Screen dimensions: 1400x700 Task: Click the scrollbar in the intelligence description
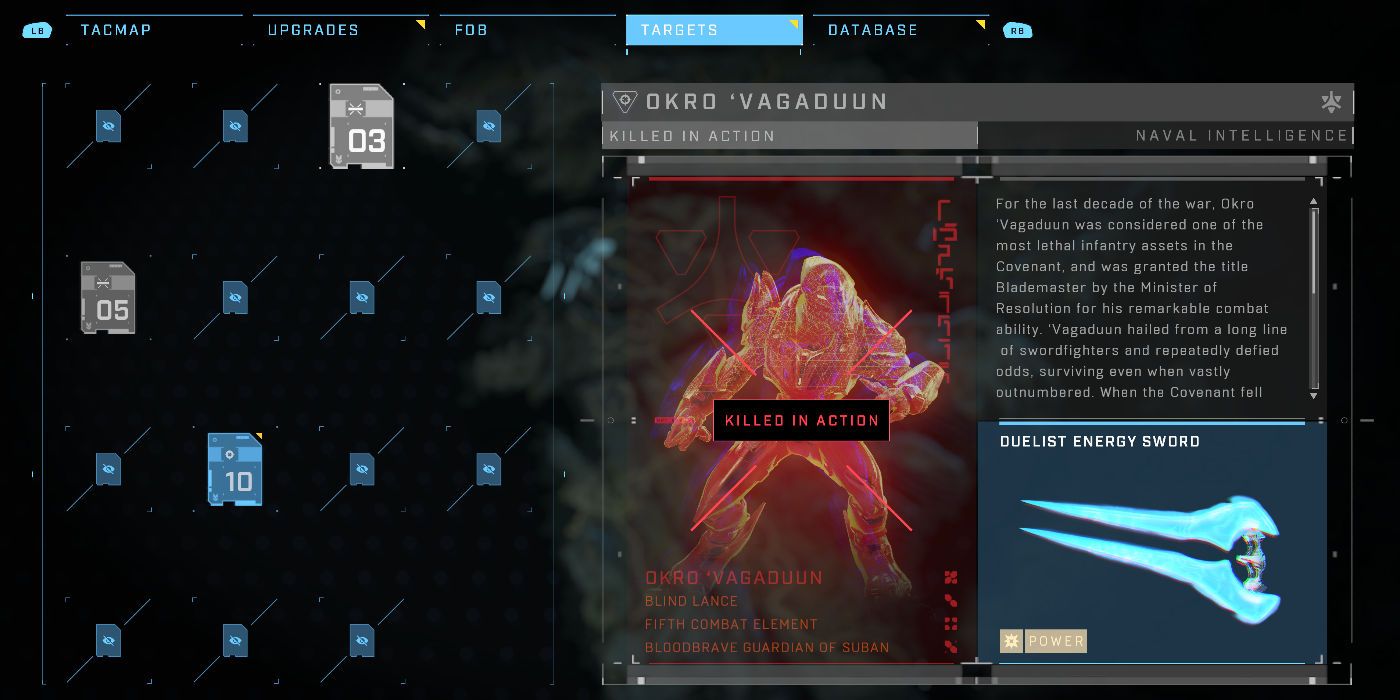[x=1314, y=297]
